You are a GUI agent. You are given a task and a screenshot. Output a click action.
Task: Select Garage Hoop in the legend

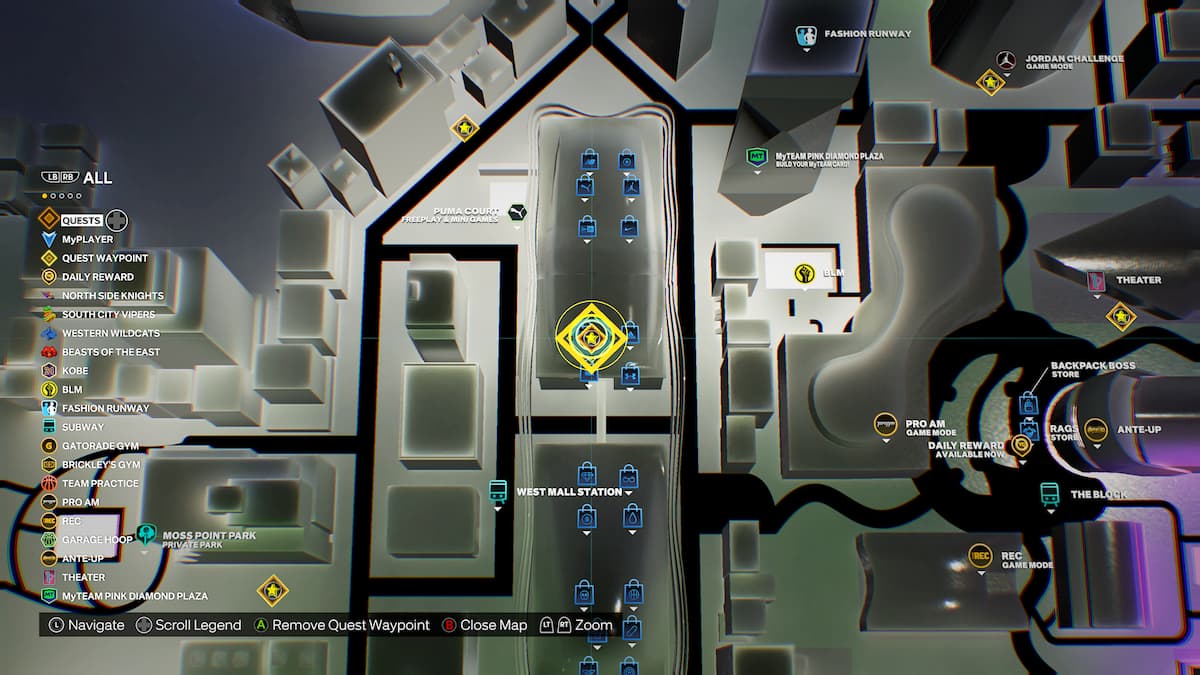pyautogui.click(x=97, y=540)
